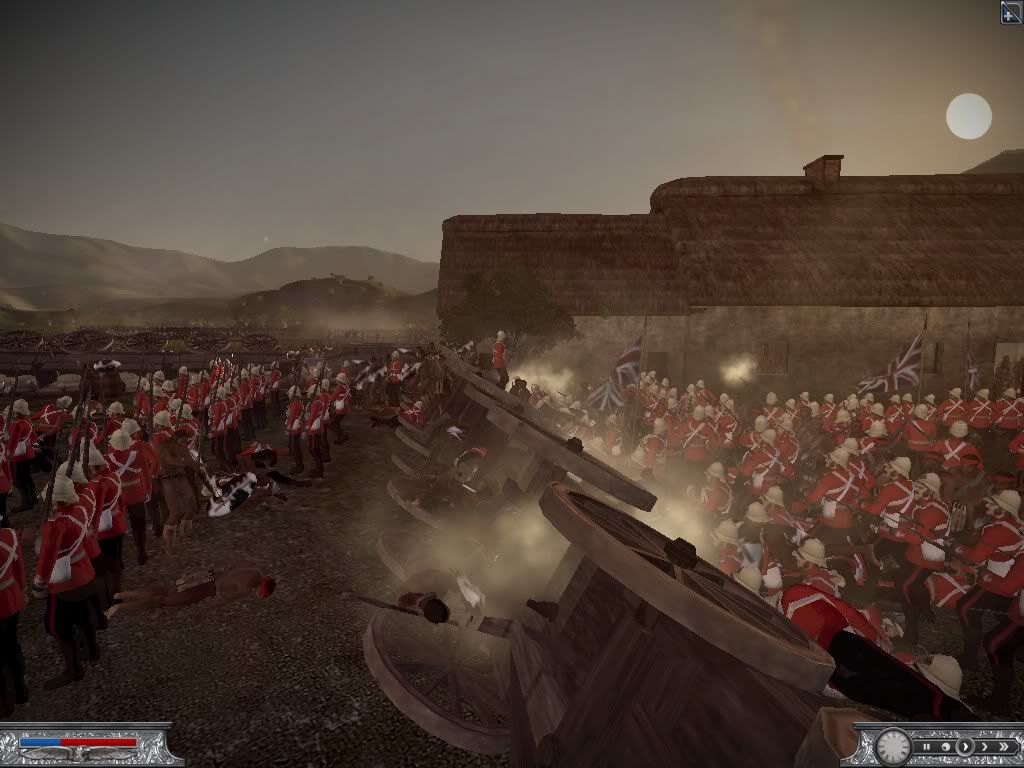1024x768 pixels.
Task: Choose the fast-forward speed arrow
Action: point(985,747)
